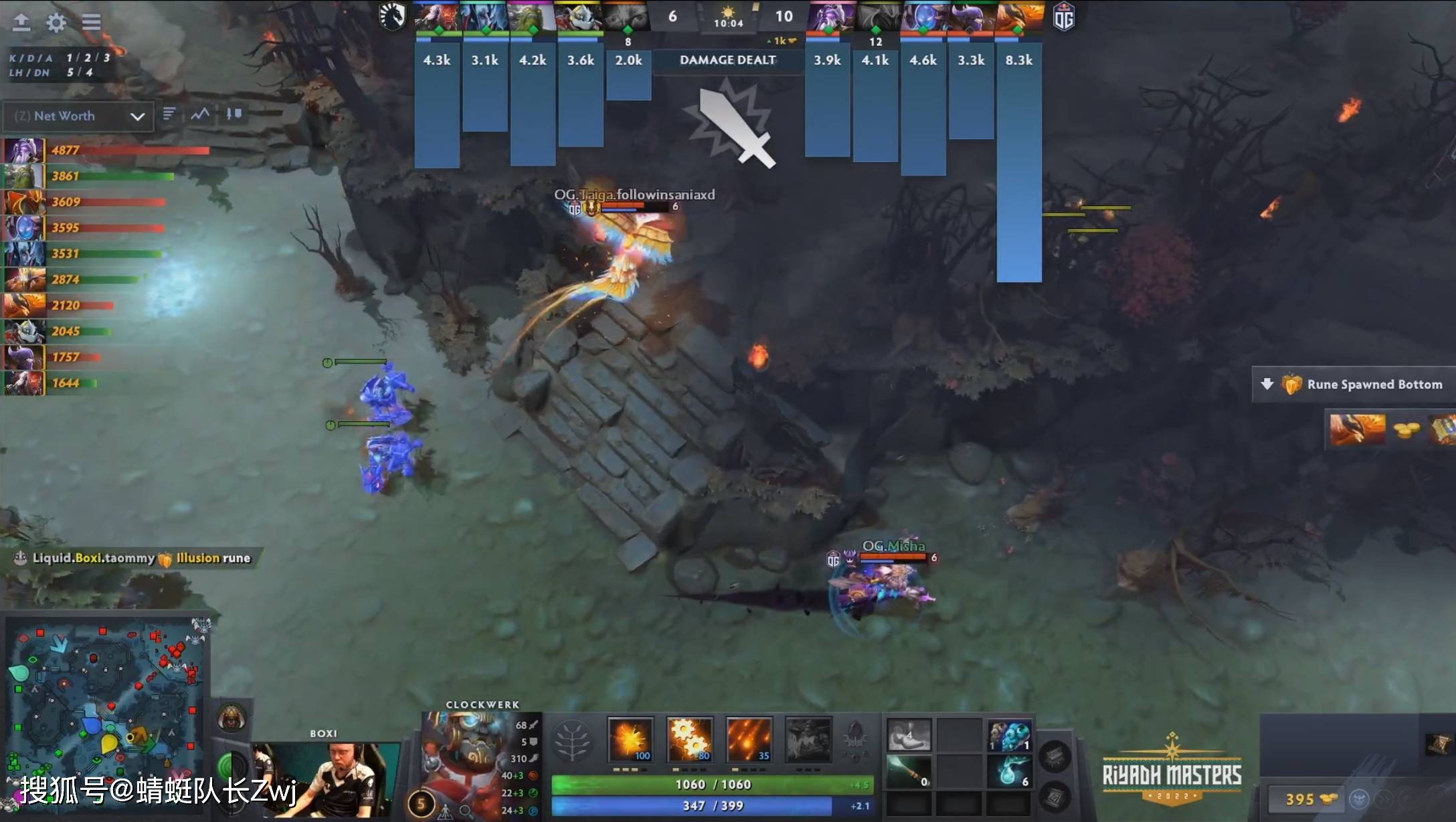
Task: Click the DAMAGE DEALT header label
Action: [727, 60]
